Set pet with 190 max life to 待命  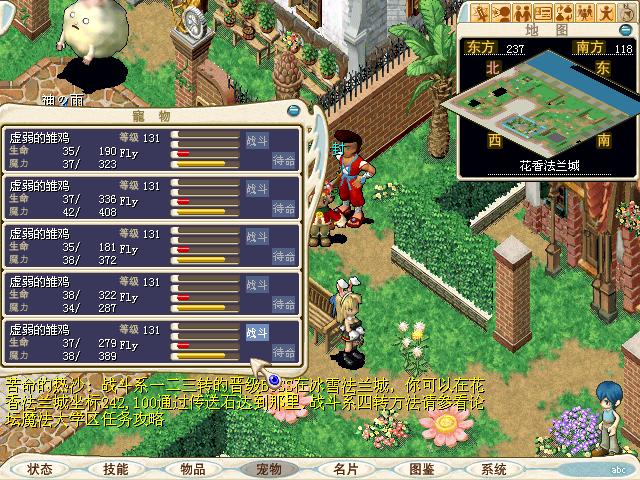(284, 160)
